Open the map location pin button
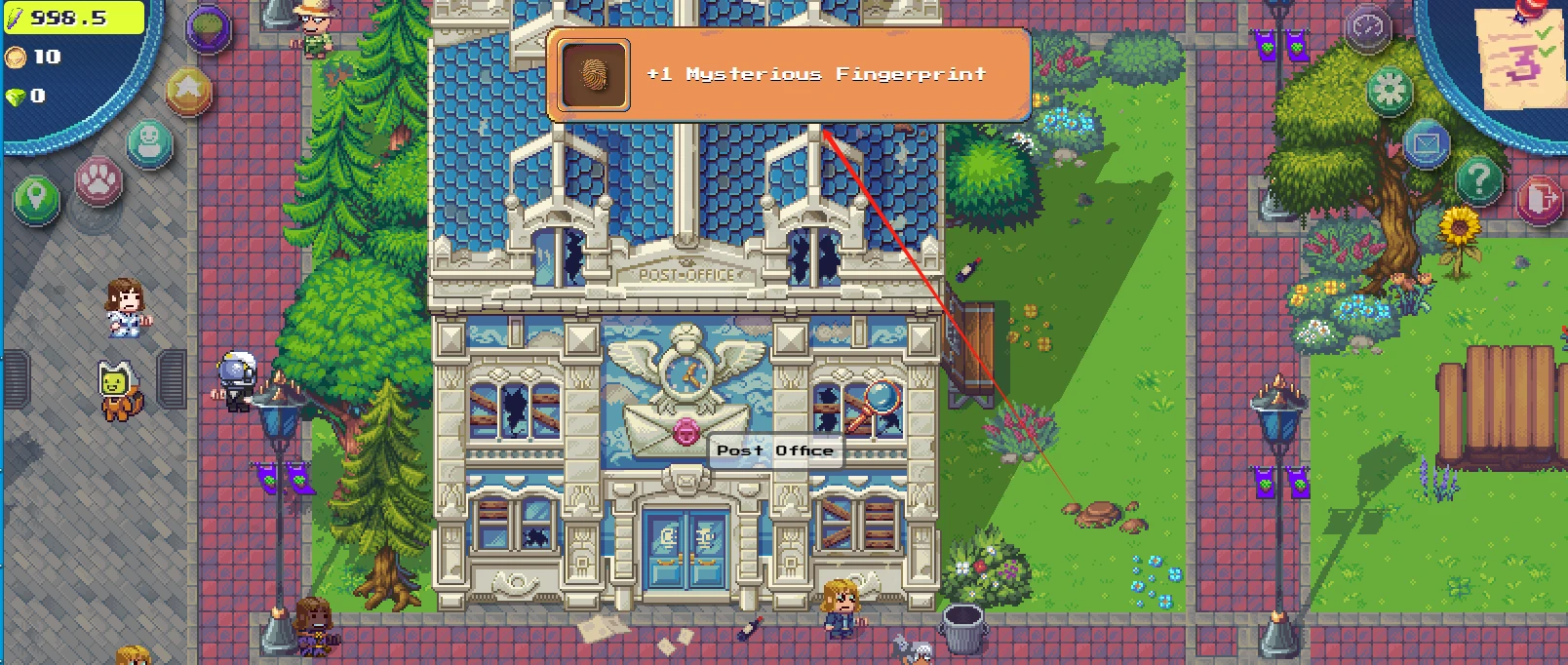1568x665 pixels. click(36, 200)
